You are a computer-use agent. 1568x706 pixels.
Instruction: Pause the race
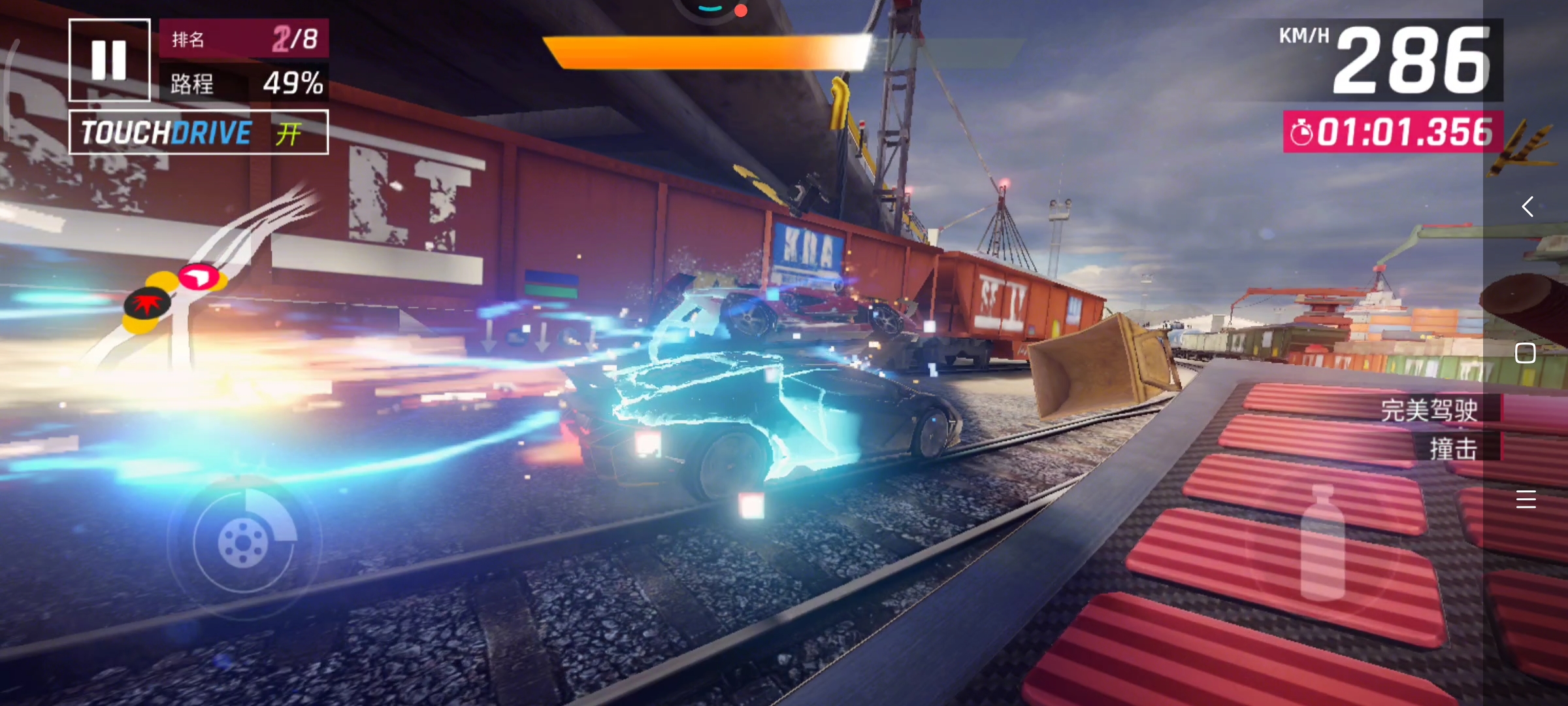109,60
